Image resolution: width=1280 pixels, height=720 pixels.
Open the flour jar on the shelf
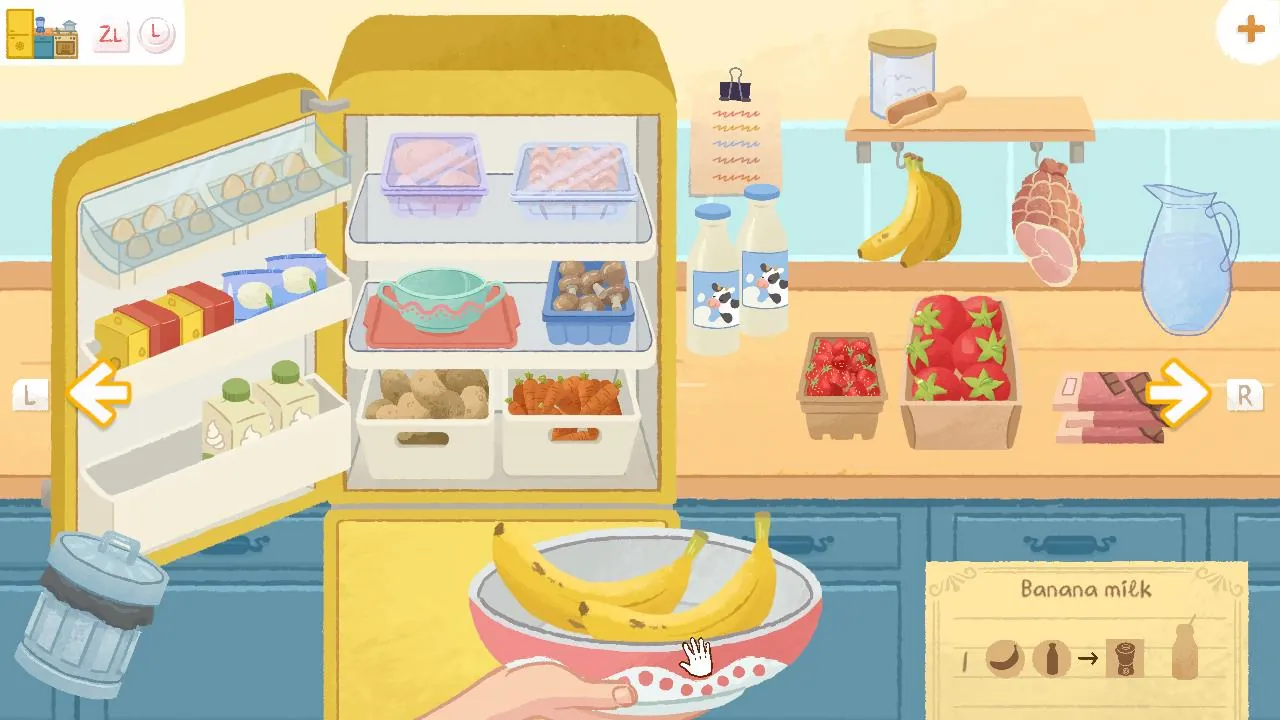(x=900, y=75)
